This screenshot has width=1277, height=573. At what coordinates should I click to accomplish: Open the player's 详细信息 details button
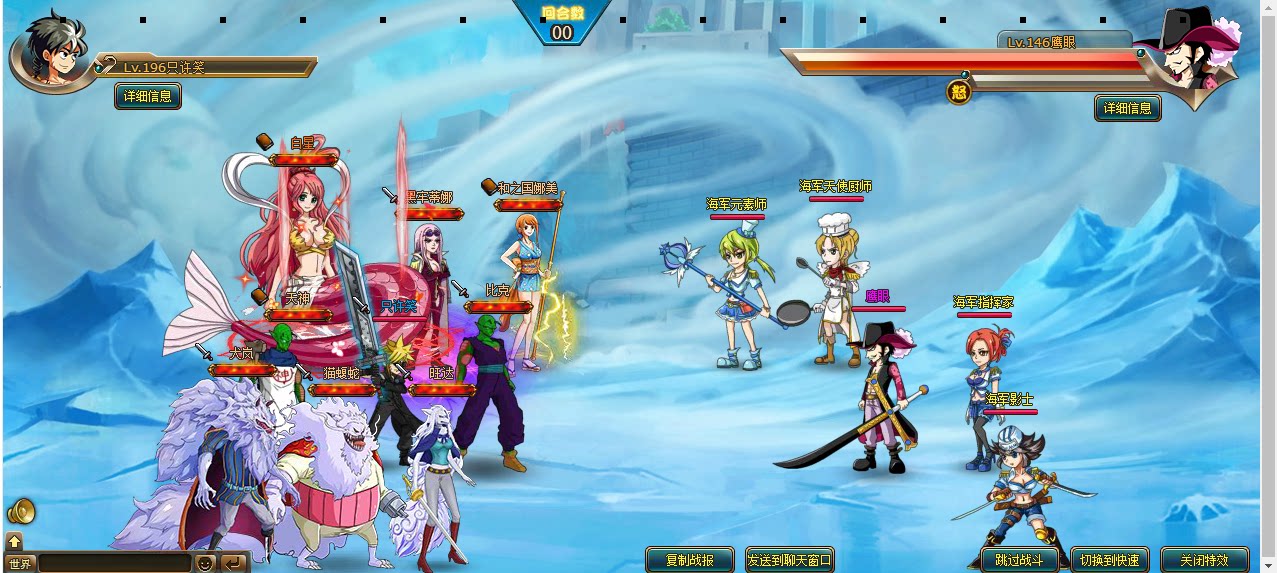[x=148, y=97]
